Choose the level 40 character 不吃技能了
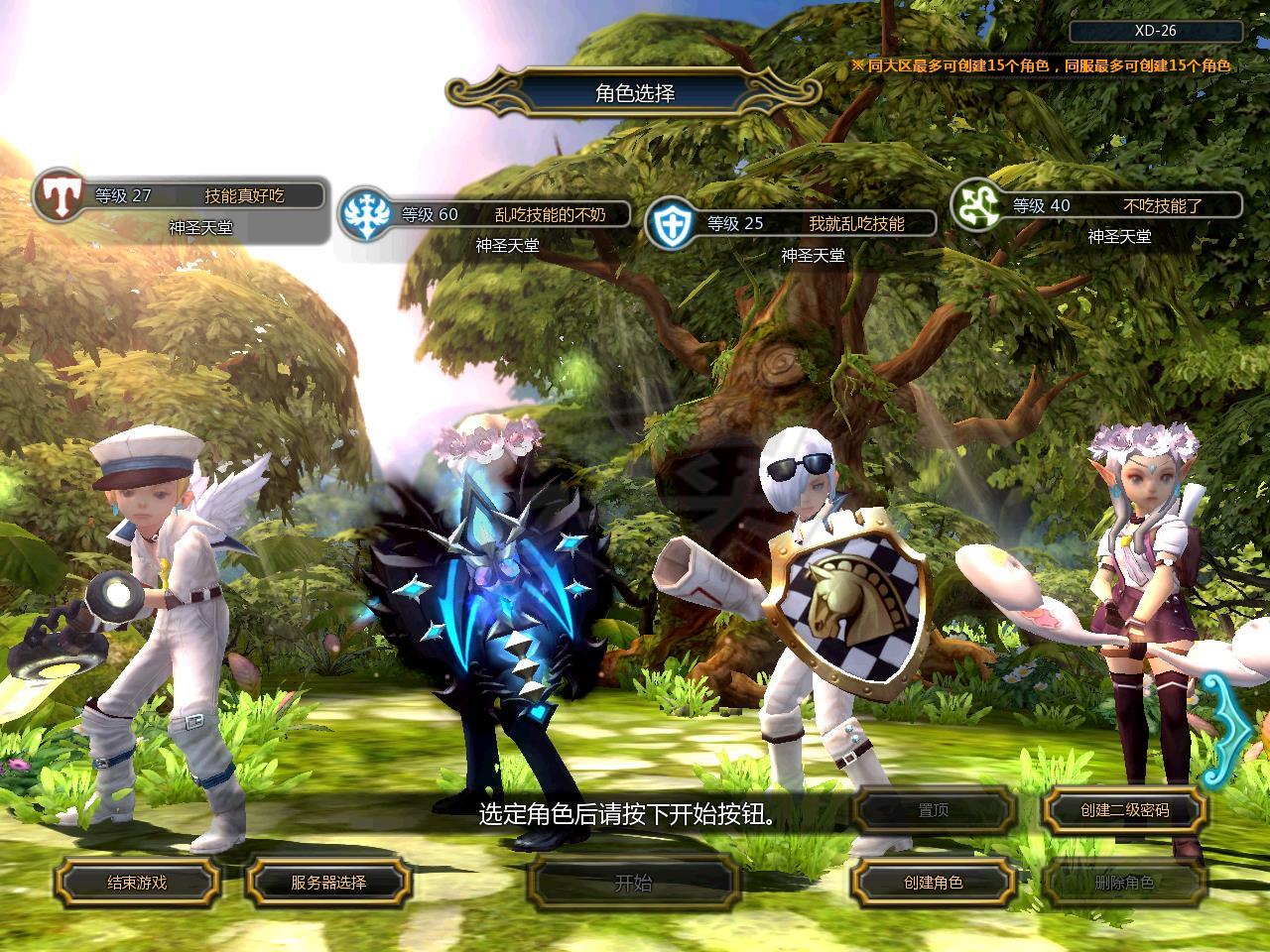This screenshot has width=1270, height=952. (1098, 205)
